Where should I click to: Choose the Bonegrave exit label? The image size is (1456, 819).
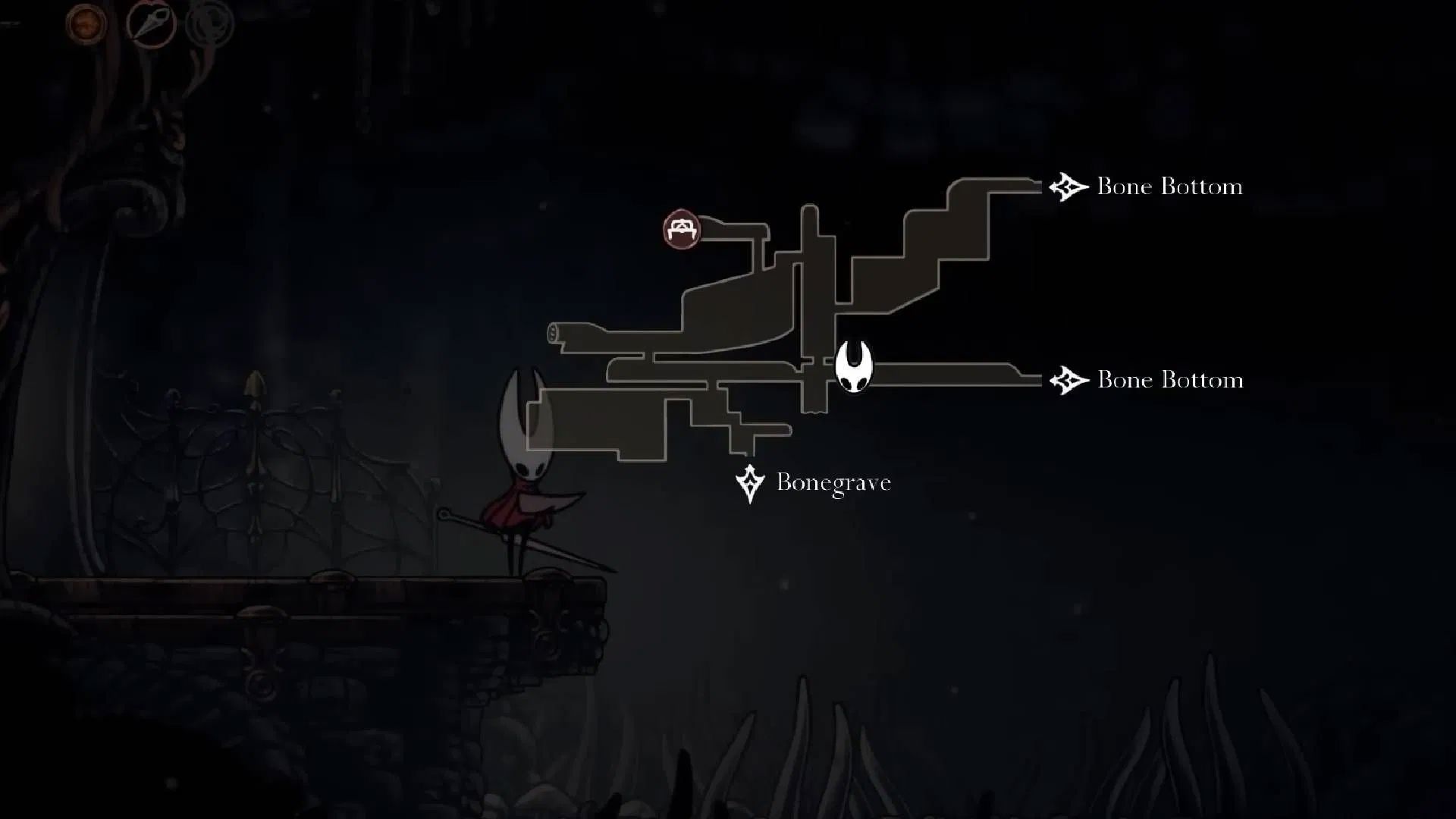pos(833,482)
